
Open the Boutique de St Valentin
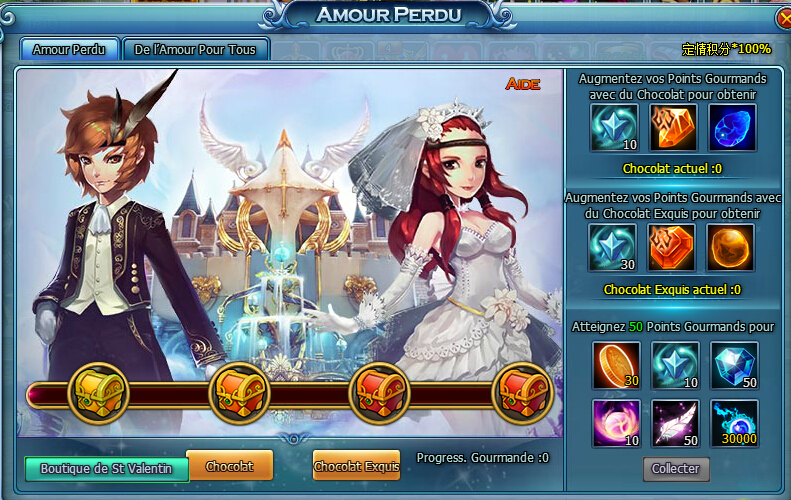tap(107, 468)
